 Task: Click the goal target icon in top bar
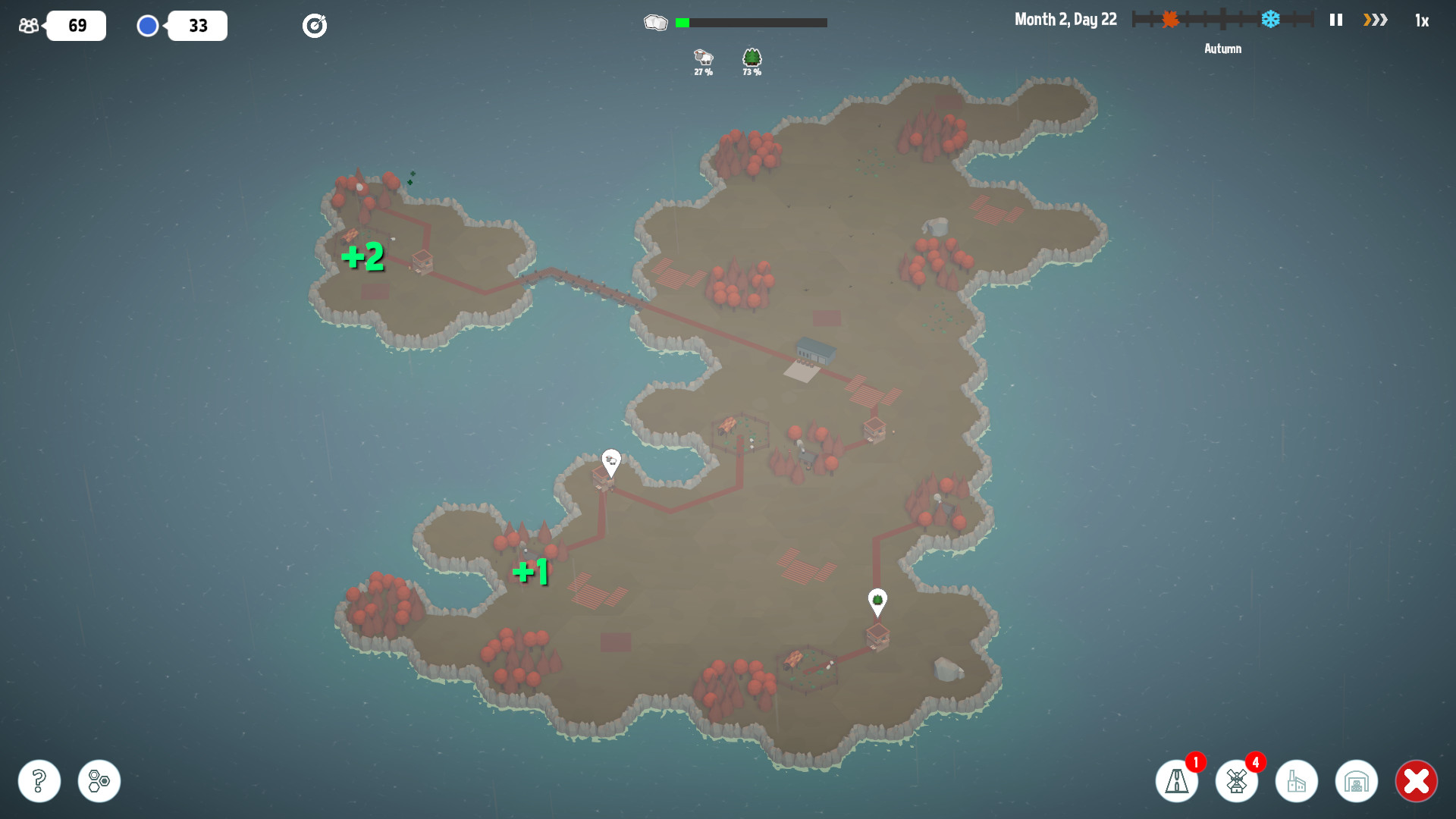point(315,25)
